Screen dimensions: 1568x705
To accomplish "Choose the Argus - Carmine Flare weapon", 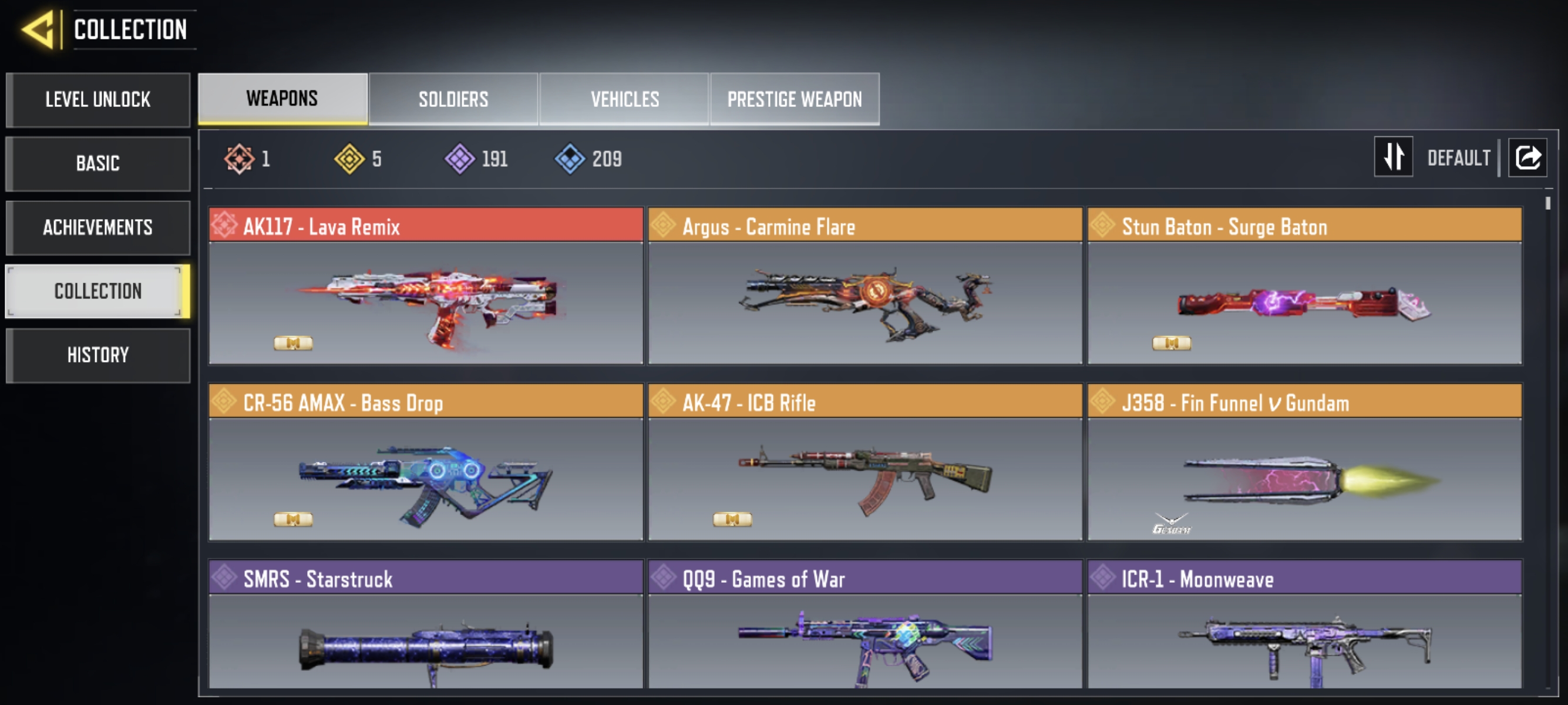I will point(865,286).
